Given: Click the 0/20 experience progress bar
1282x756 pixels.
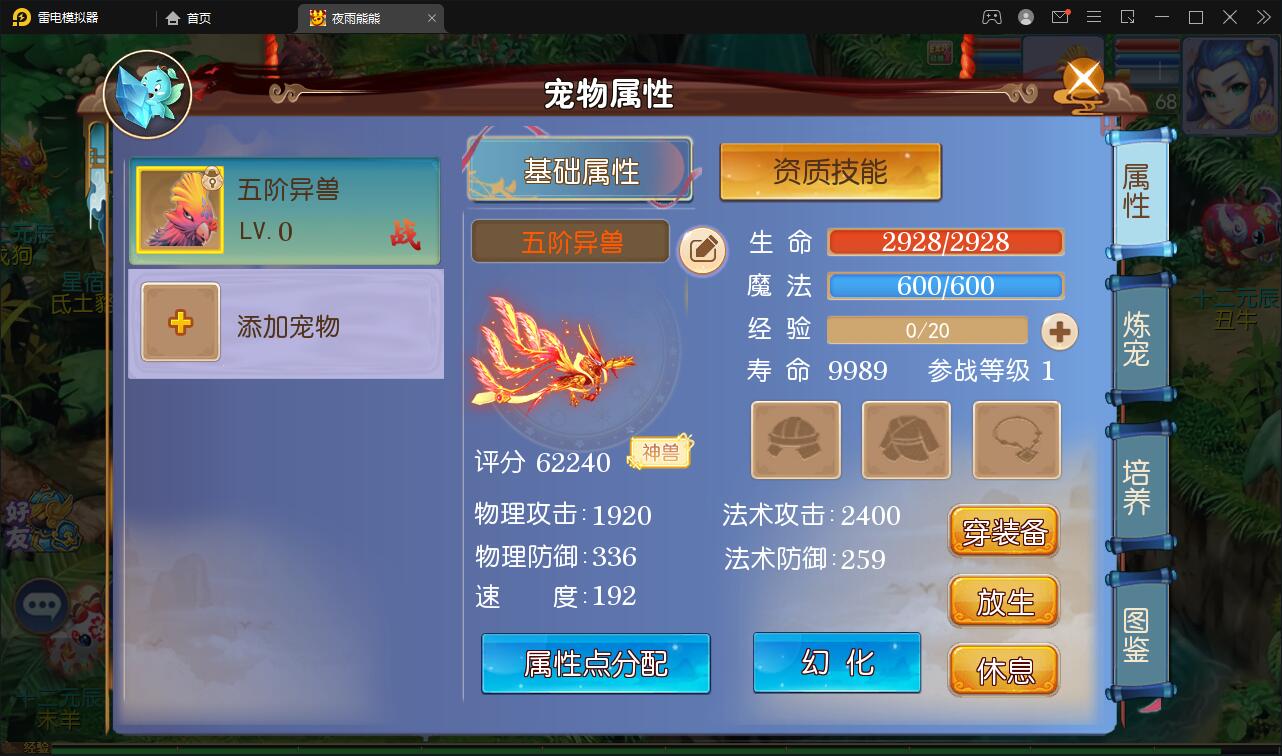Looking at the screenshot, I should (927, 330).
